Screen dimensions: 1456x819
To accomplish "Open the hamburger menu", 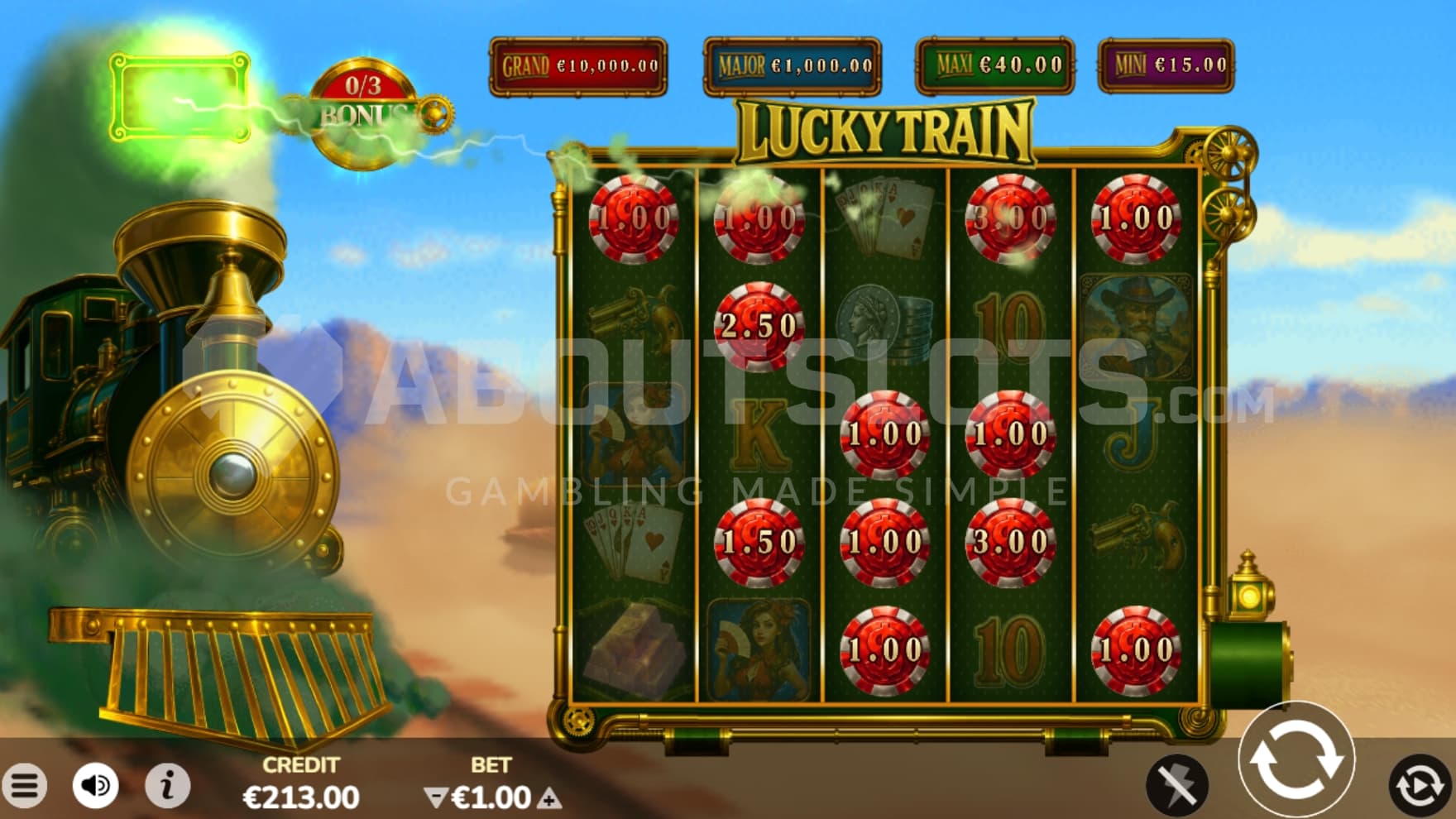I will click(25, 786).
